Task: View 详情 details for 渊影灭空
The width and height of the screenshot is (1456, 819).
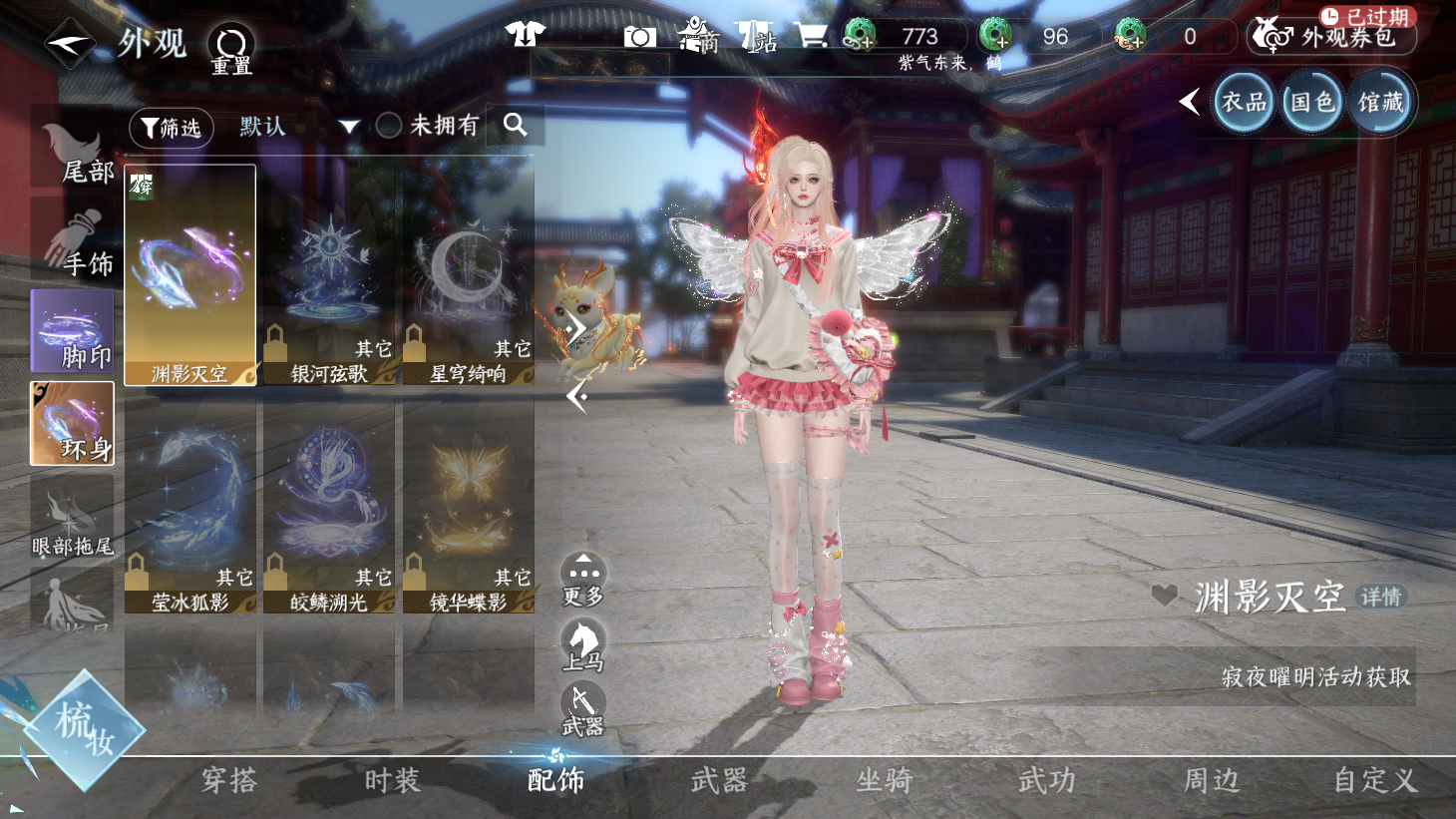Action: 1381,597
